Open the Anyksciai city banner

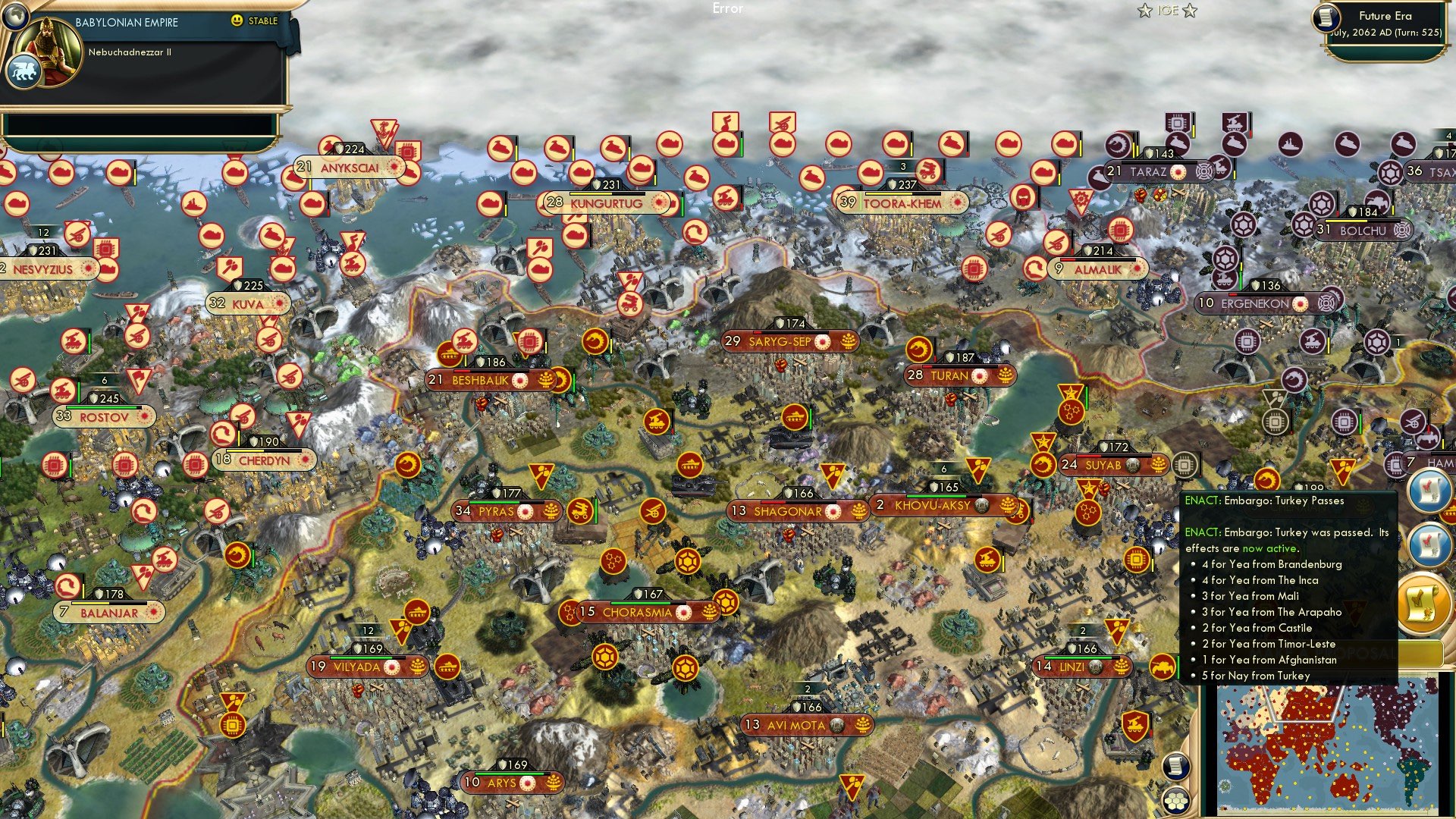click(x=349, y=168)
